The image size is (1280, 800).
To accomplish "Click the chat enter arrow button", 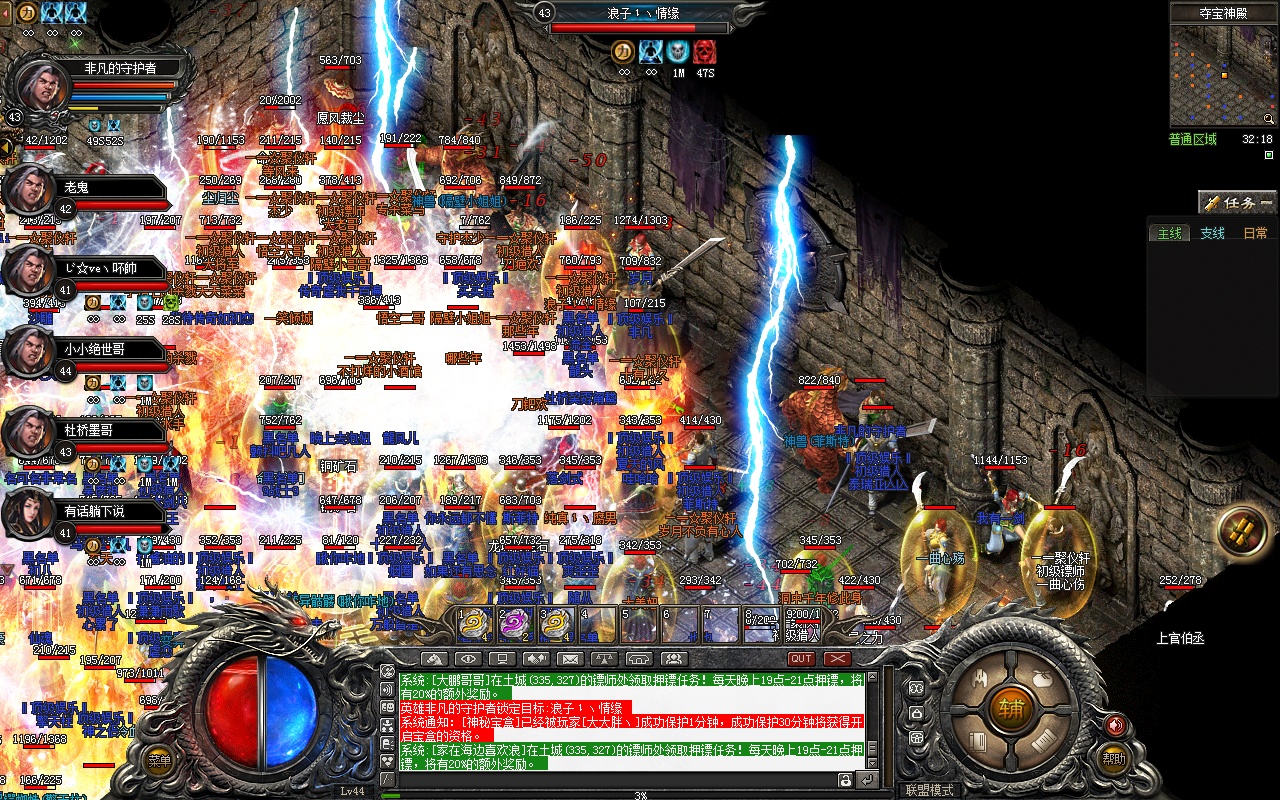I will pos(867,780).
